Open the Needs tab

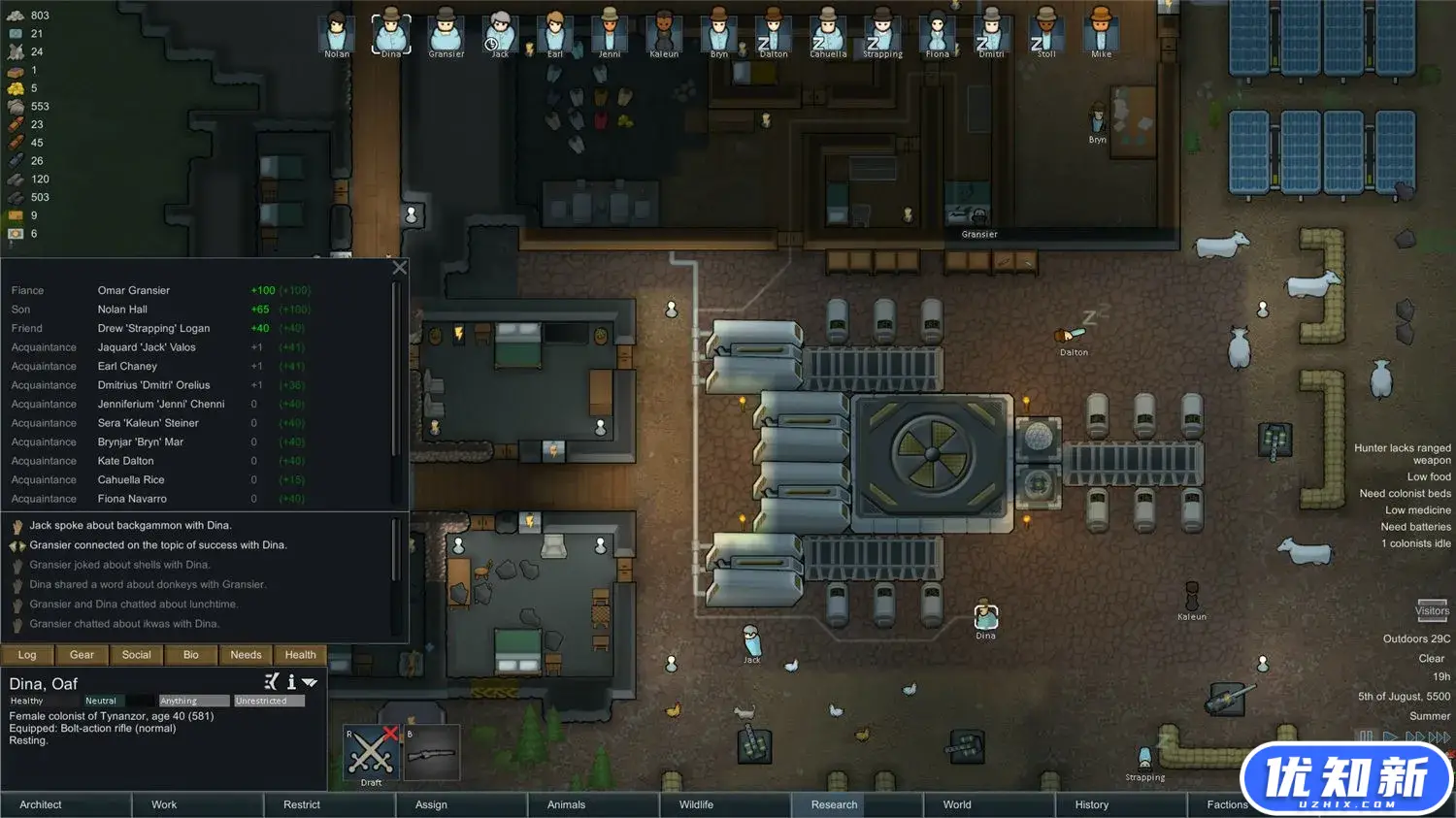tap(246, 655)
